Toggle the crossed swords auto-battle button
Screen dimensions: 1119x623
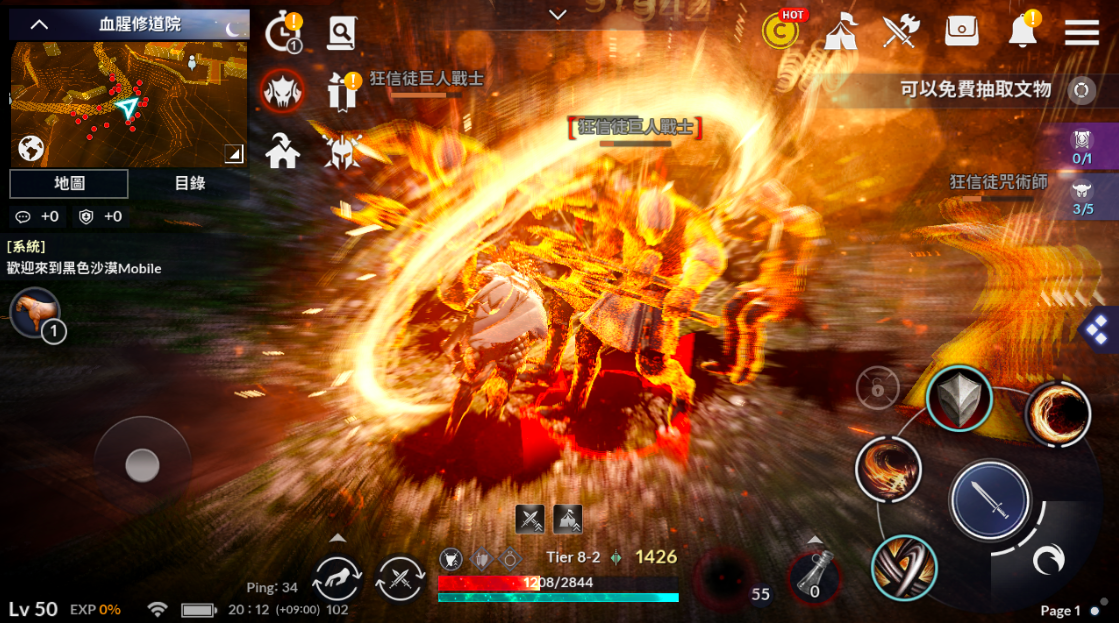pos(400,577)
